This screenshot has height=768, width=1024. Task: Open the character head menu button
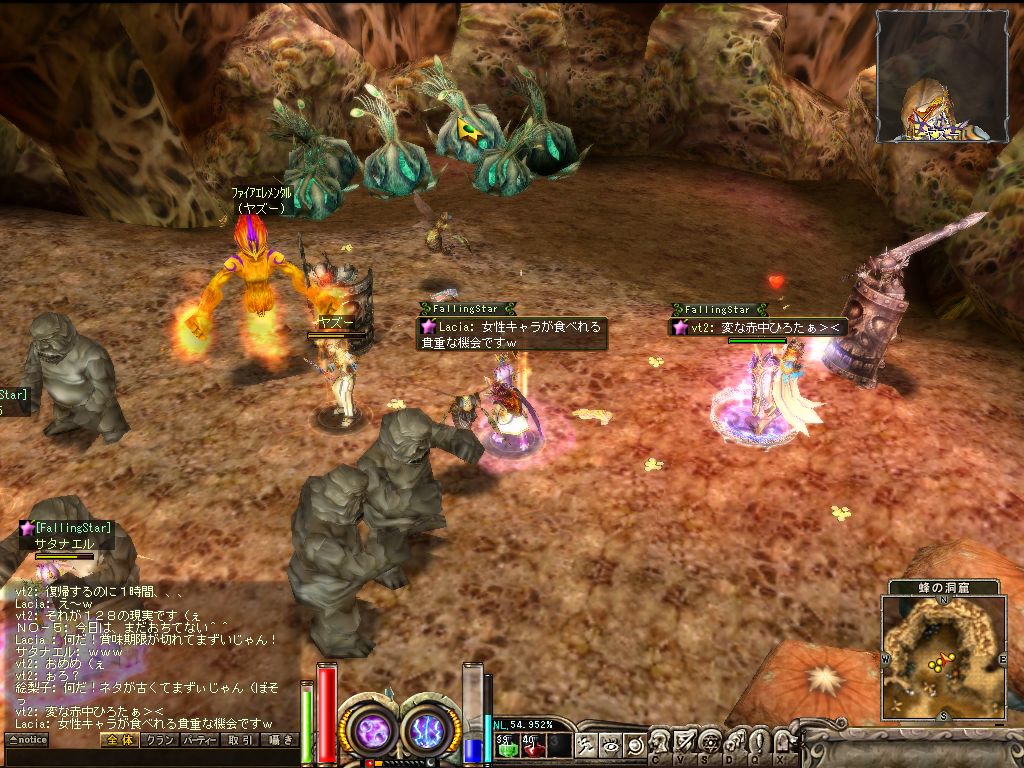point(659,741)
